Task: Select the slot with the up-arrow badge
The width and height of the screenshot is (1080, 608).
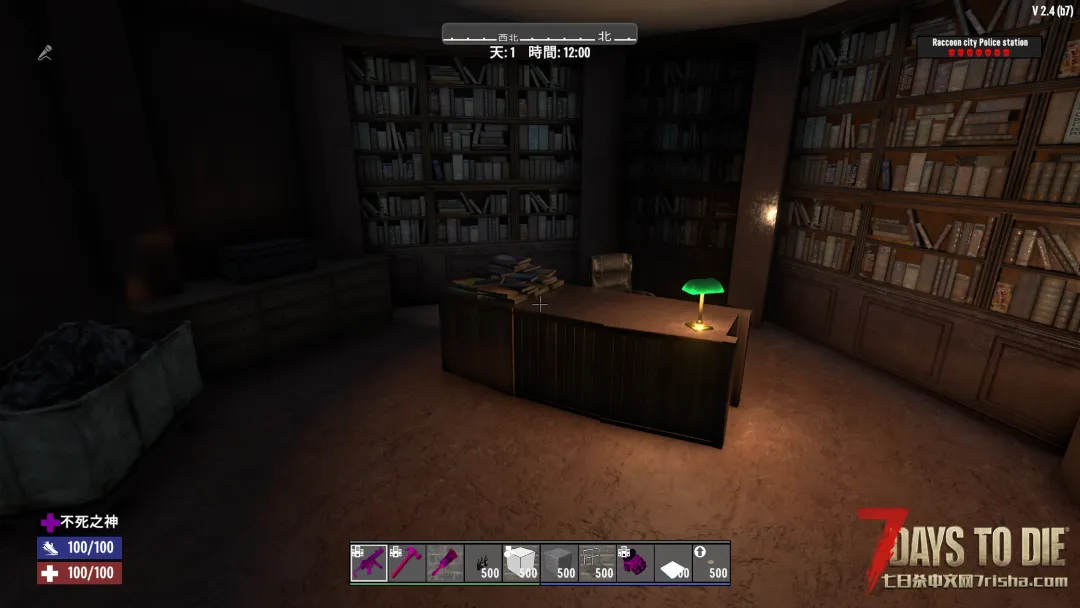Action: click(711, 563)
